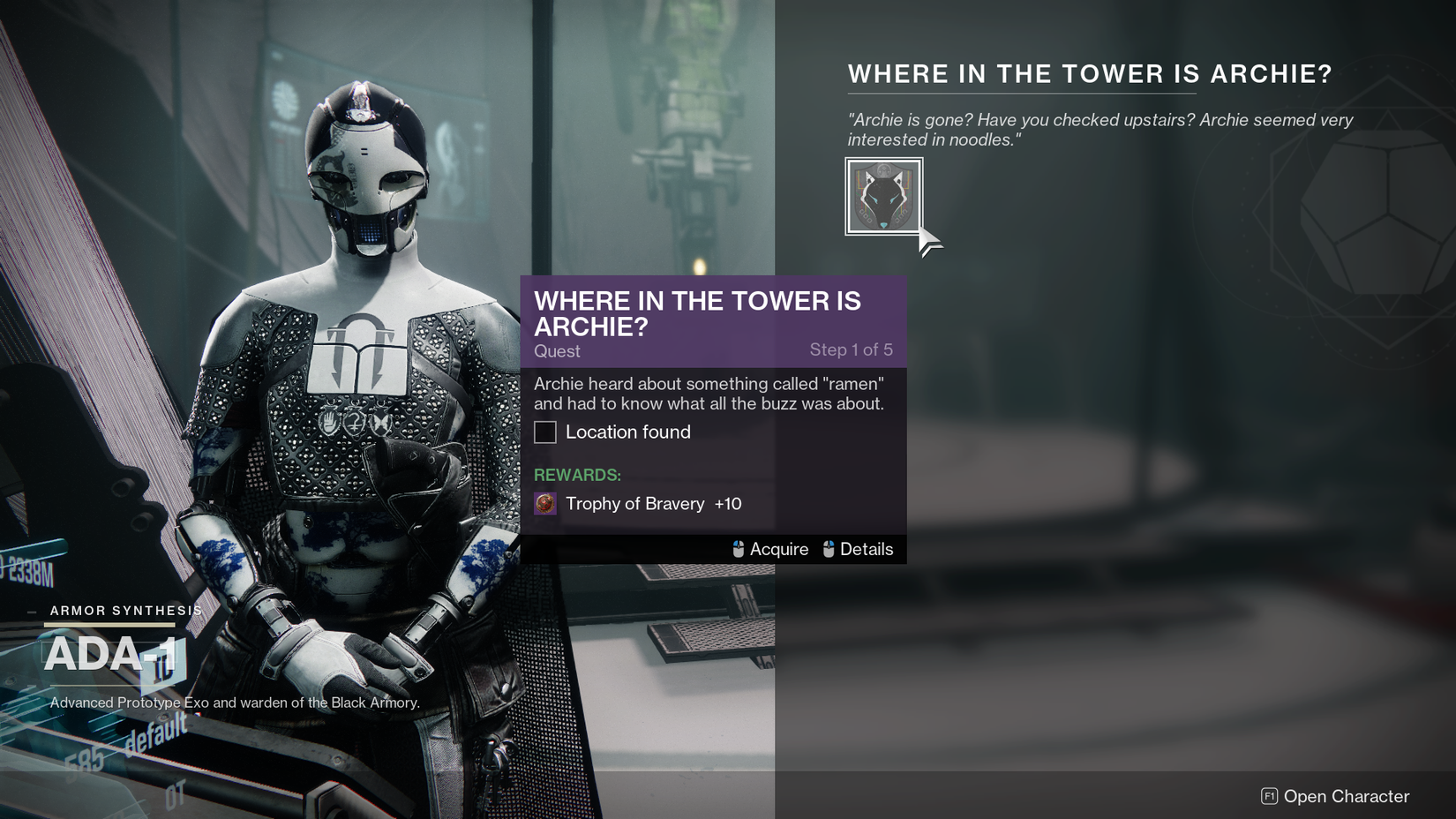Click the REWARDS section heading

click(576, 474)
